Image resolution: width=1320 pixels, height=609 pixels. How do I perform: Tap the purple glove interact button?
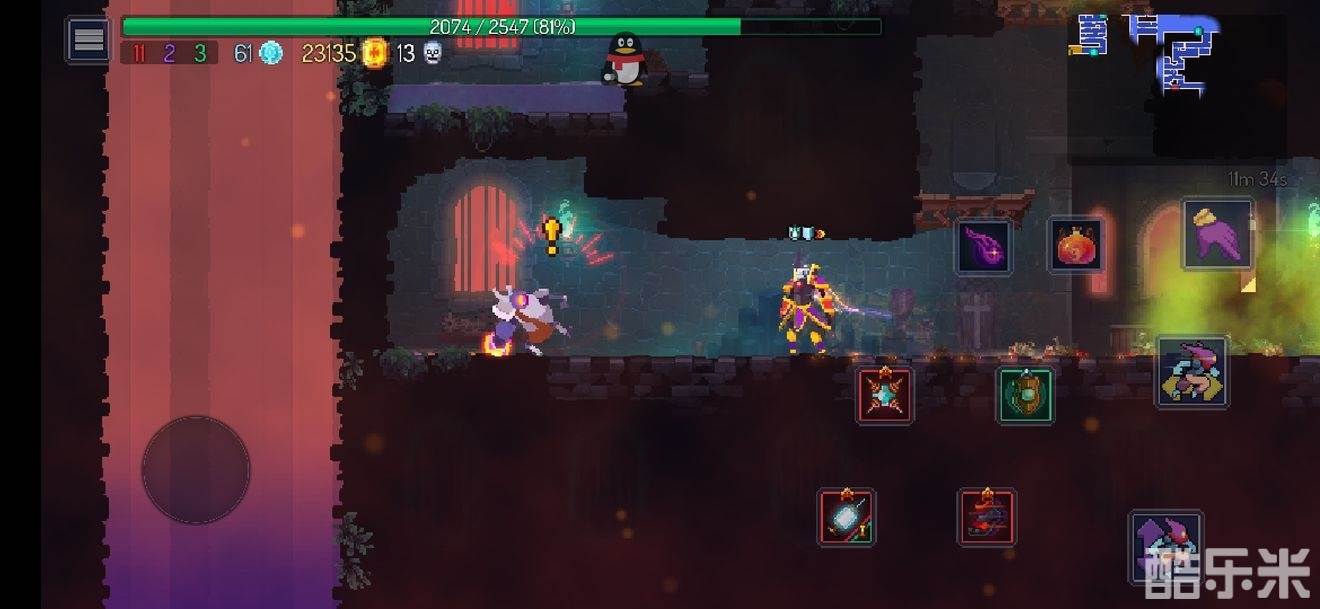click(1217, 234)
